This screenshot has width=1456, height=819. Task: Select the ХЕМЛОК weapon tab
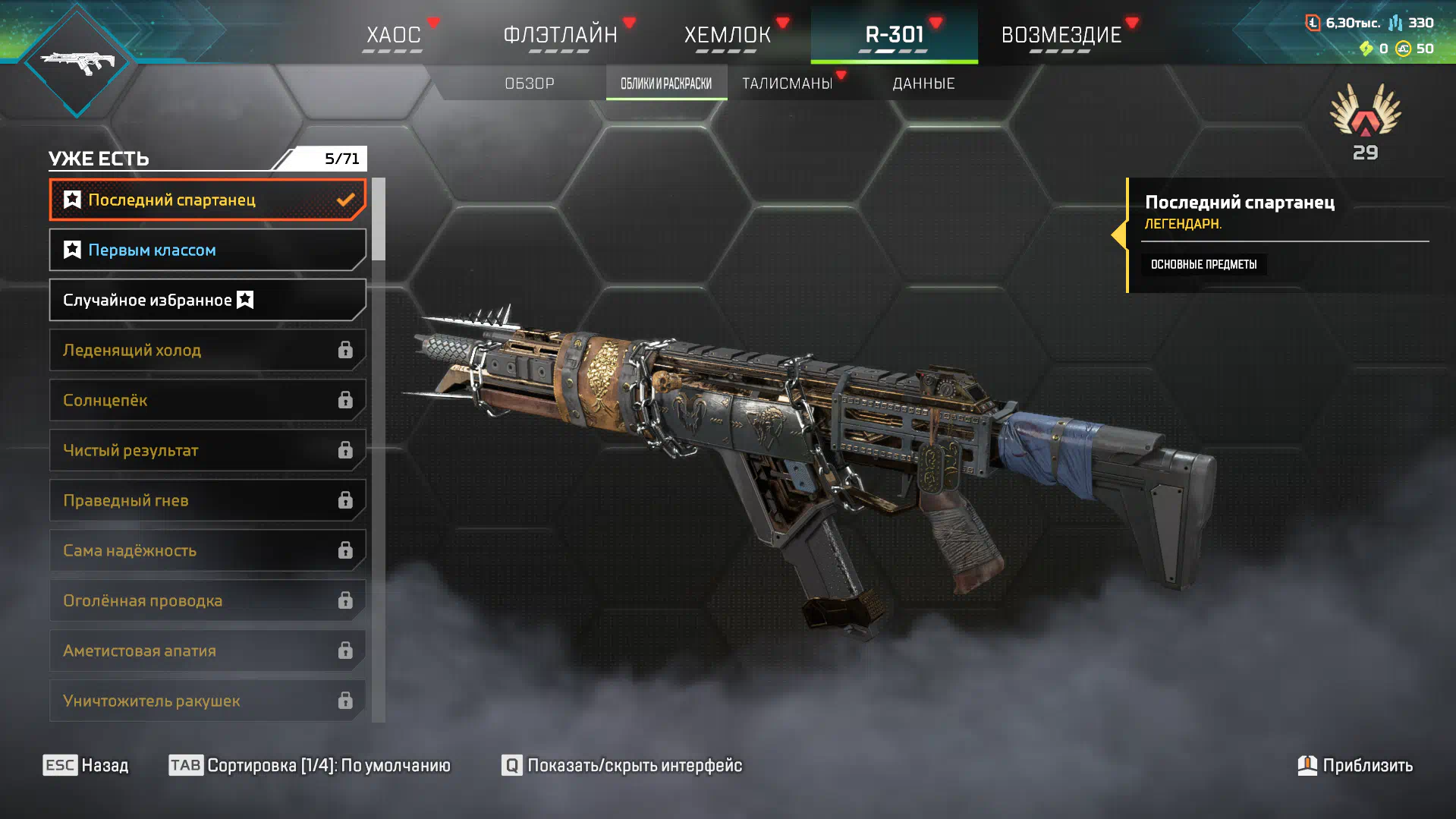click(727, 35)
